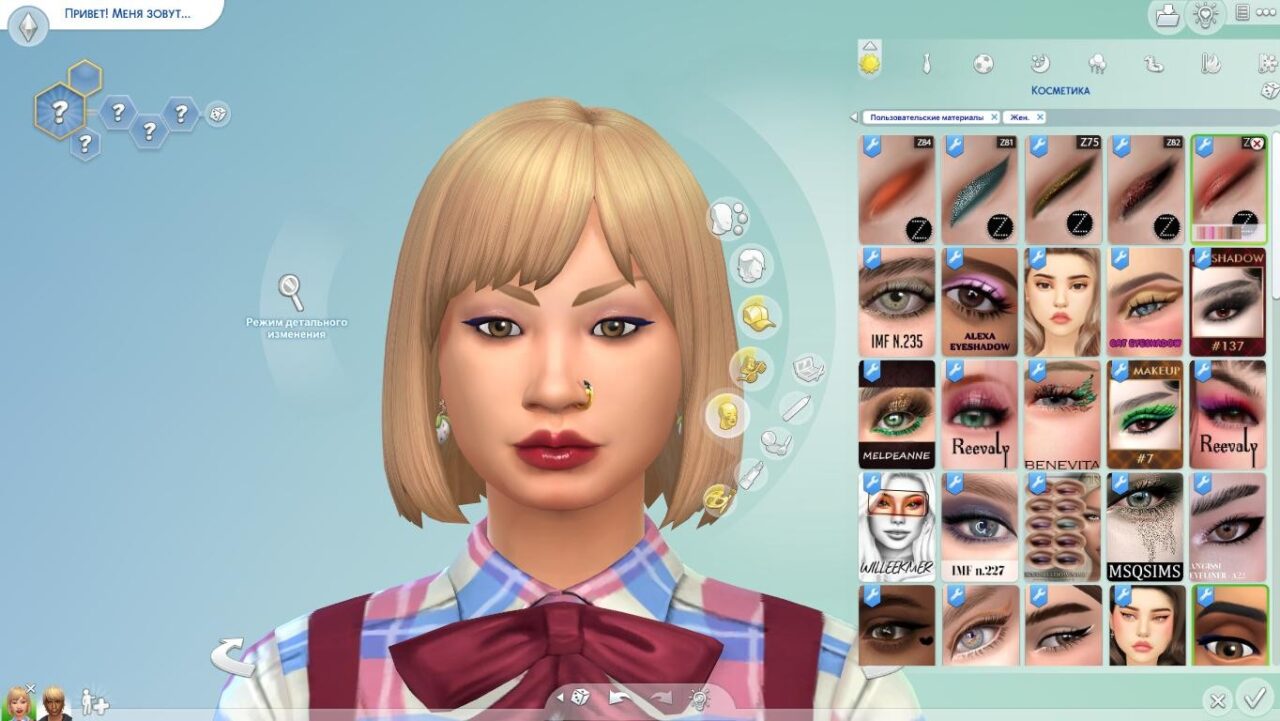Select the Meldeanne green eyeshadow thumbnail
Screen dimensions: 1280x721
click(x=896, y=414)
